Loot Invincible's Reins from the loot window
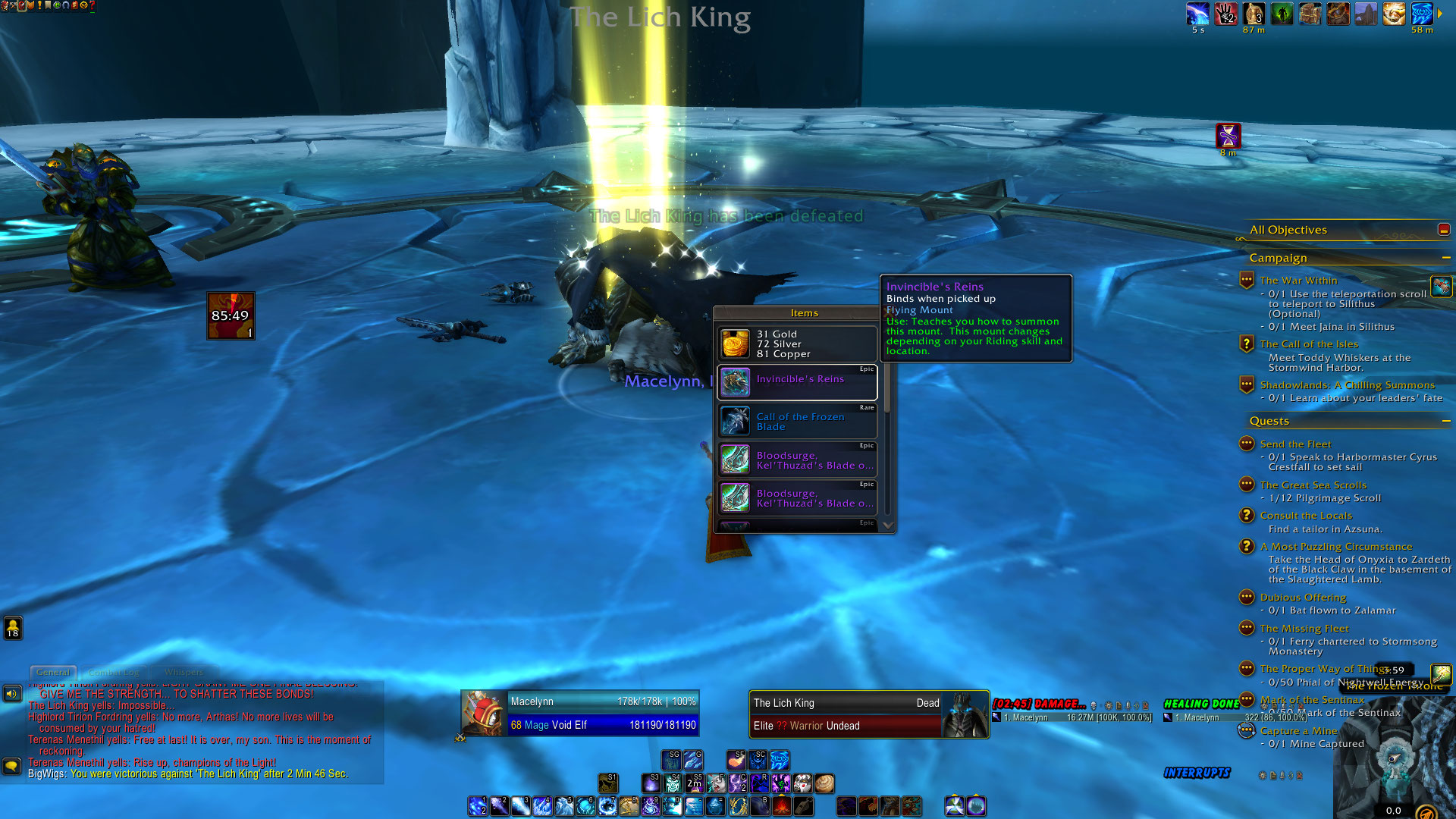The image size is (1456, 819). point(798,382)
